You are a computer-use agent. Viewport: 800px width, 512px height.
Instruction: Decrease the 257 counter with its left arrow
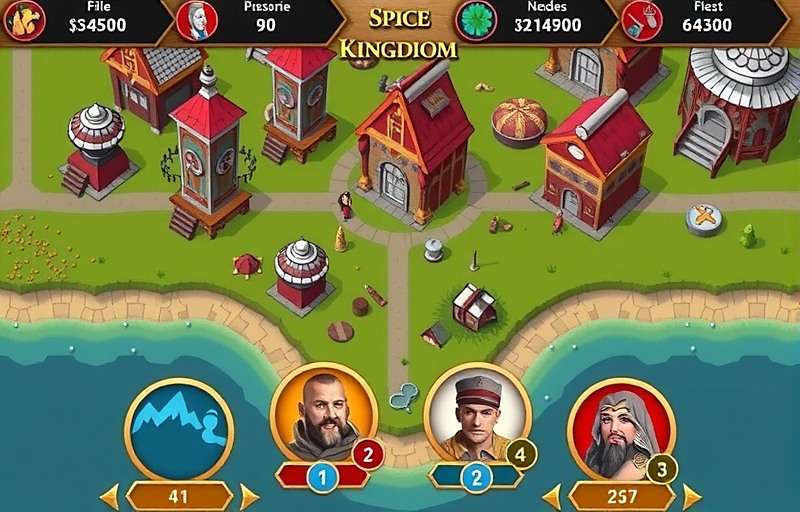(x=551, y=496)
